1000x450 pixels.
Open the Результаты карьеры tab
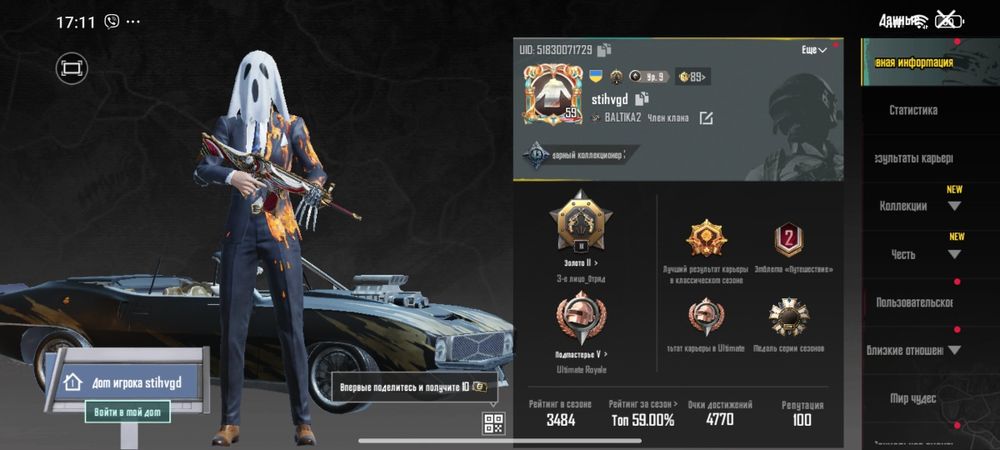point(912,158)
